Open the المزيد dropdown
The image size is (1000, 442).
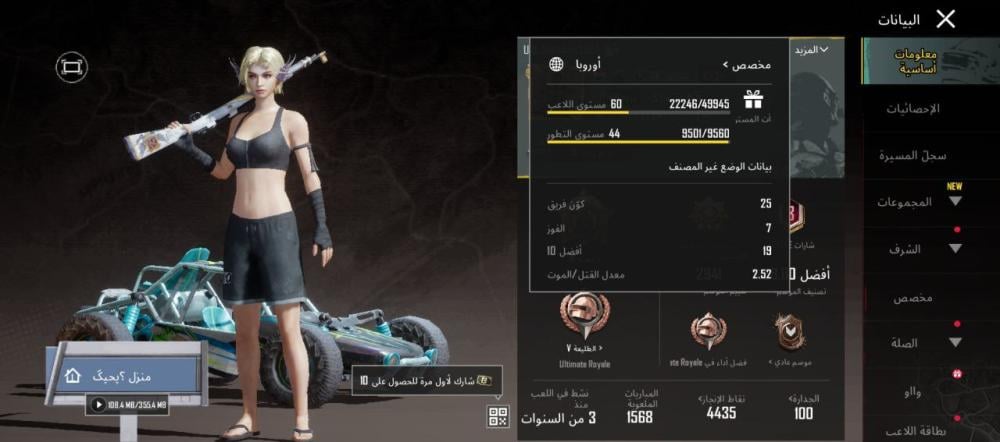click(810, 49)
